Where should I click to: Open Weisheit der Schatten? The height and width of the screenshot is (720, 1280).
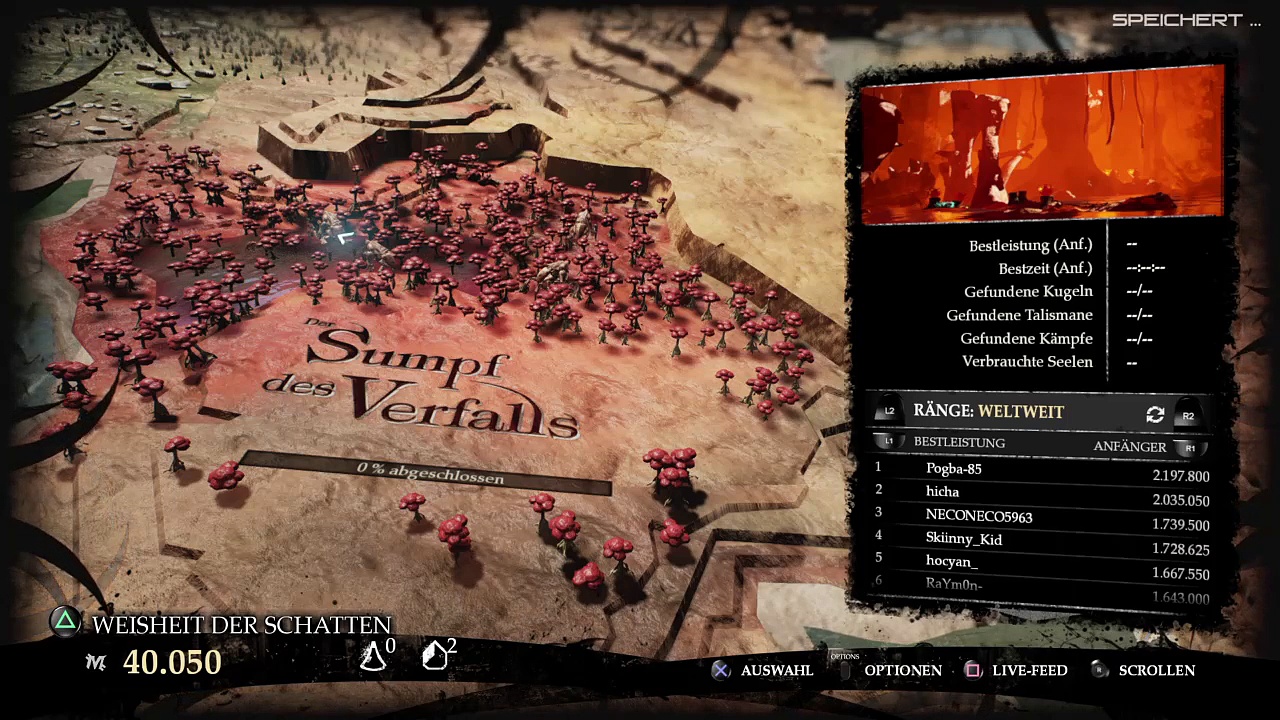pyautogui.click(x=240, y=625)
